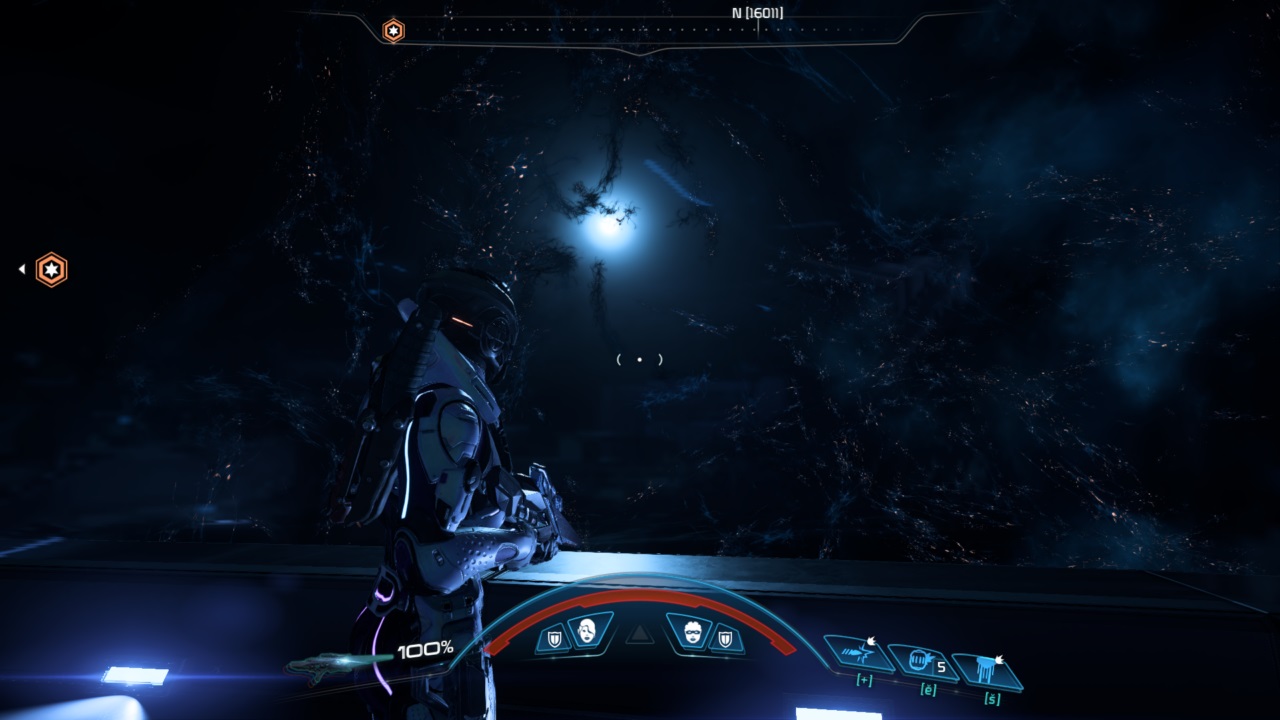Select the orange hexagon objective marker on the compass
The image size is (1280, 720).
click(394, 31)
